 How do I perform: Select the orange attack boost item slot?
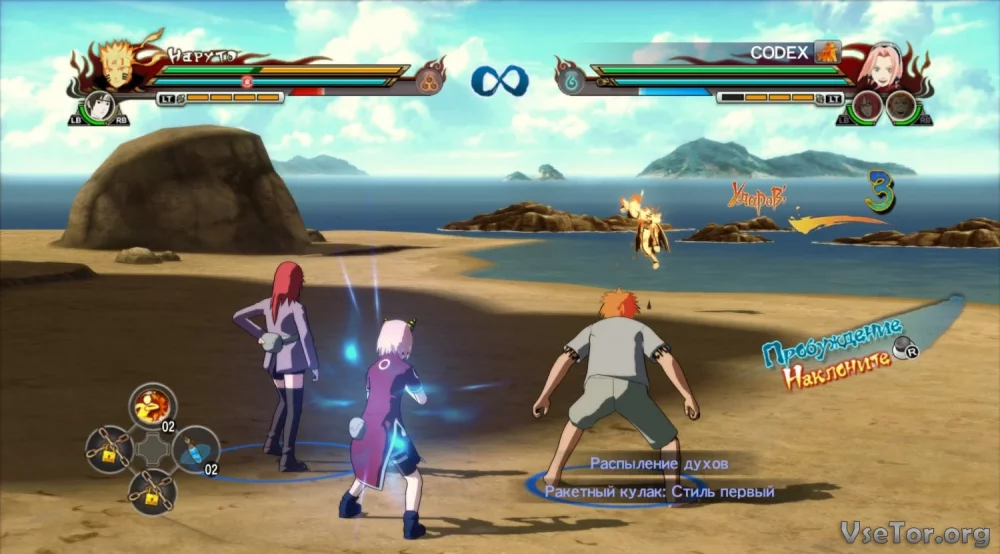click(x=152, y=405)
